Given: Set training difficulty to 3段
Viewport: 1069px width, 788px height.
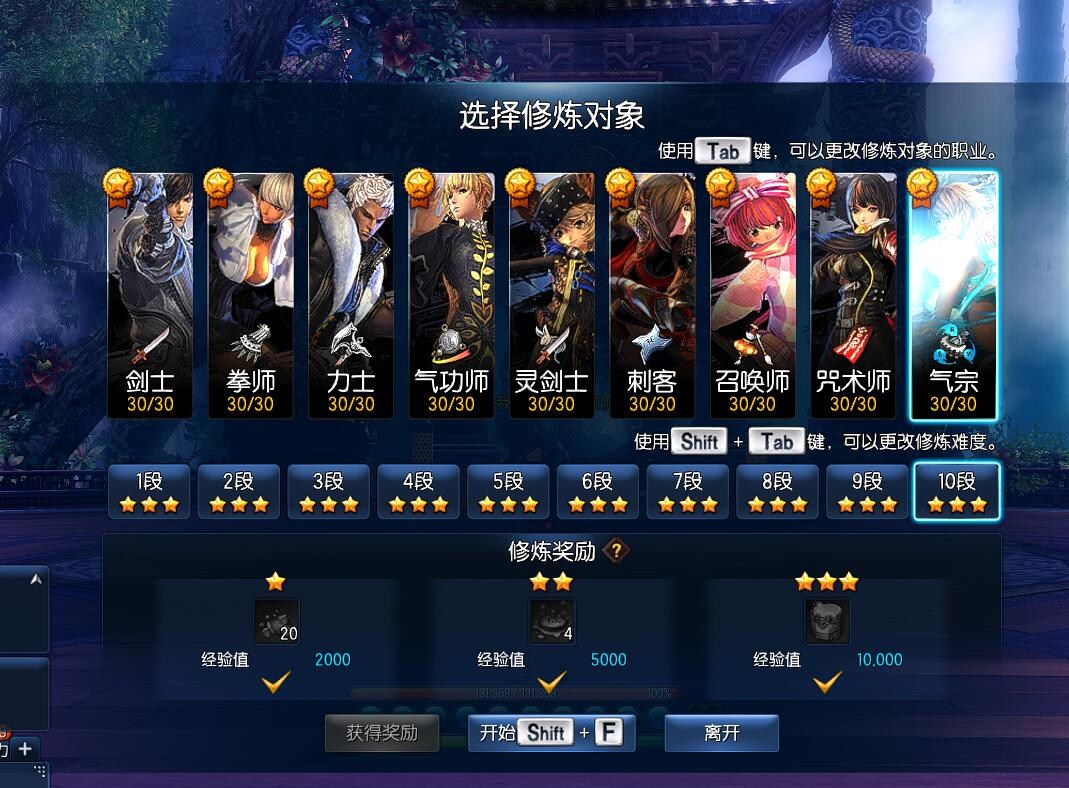Looking at the screenshot, I should (329, 491).
